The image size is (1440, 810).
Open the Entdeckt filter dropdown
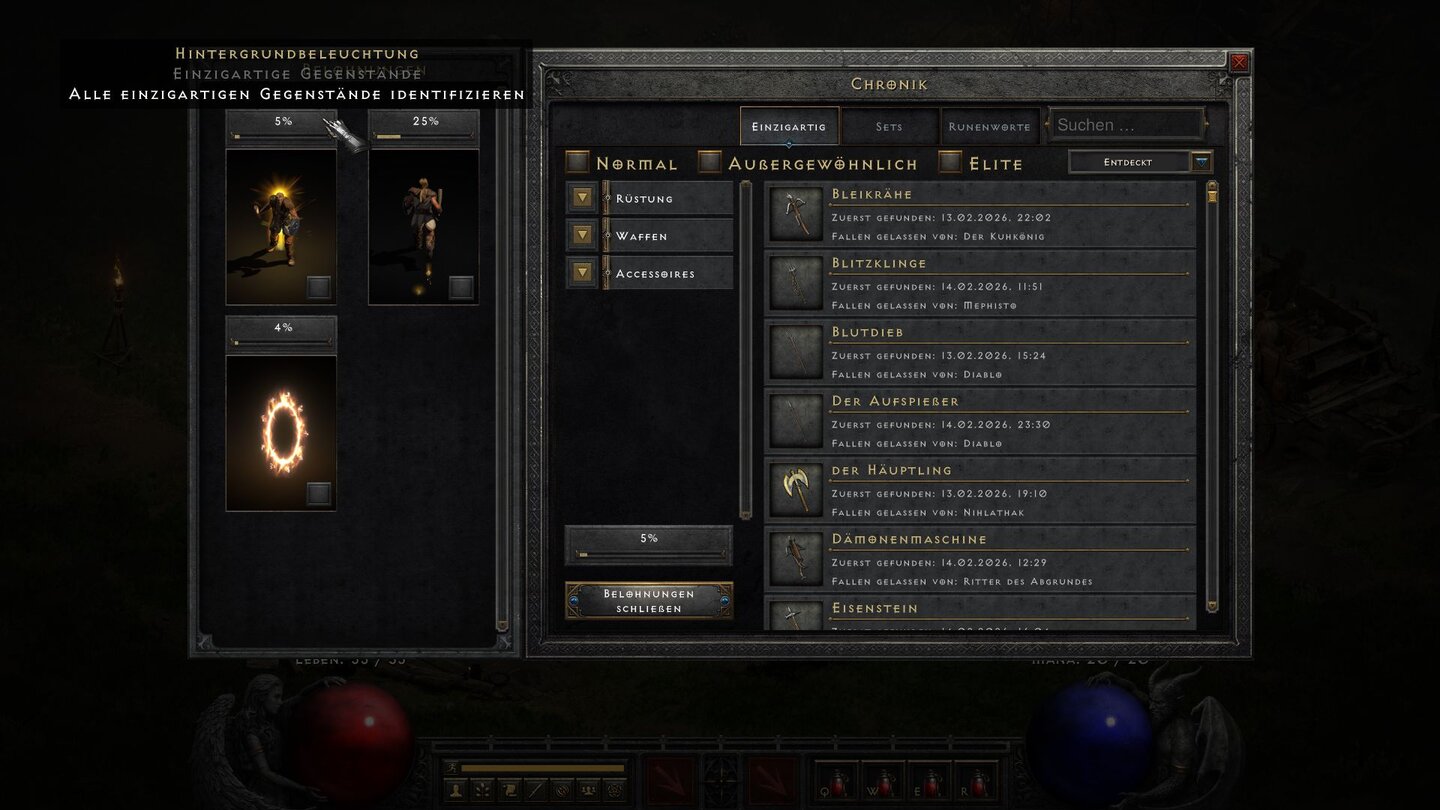[1139, 161]
